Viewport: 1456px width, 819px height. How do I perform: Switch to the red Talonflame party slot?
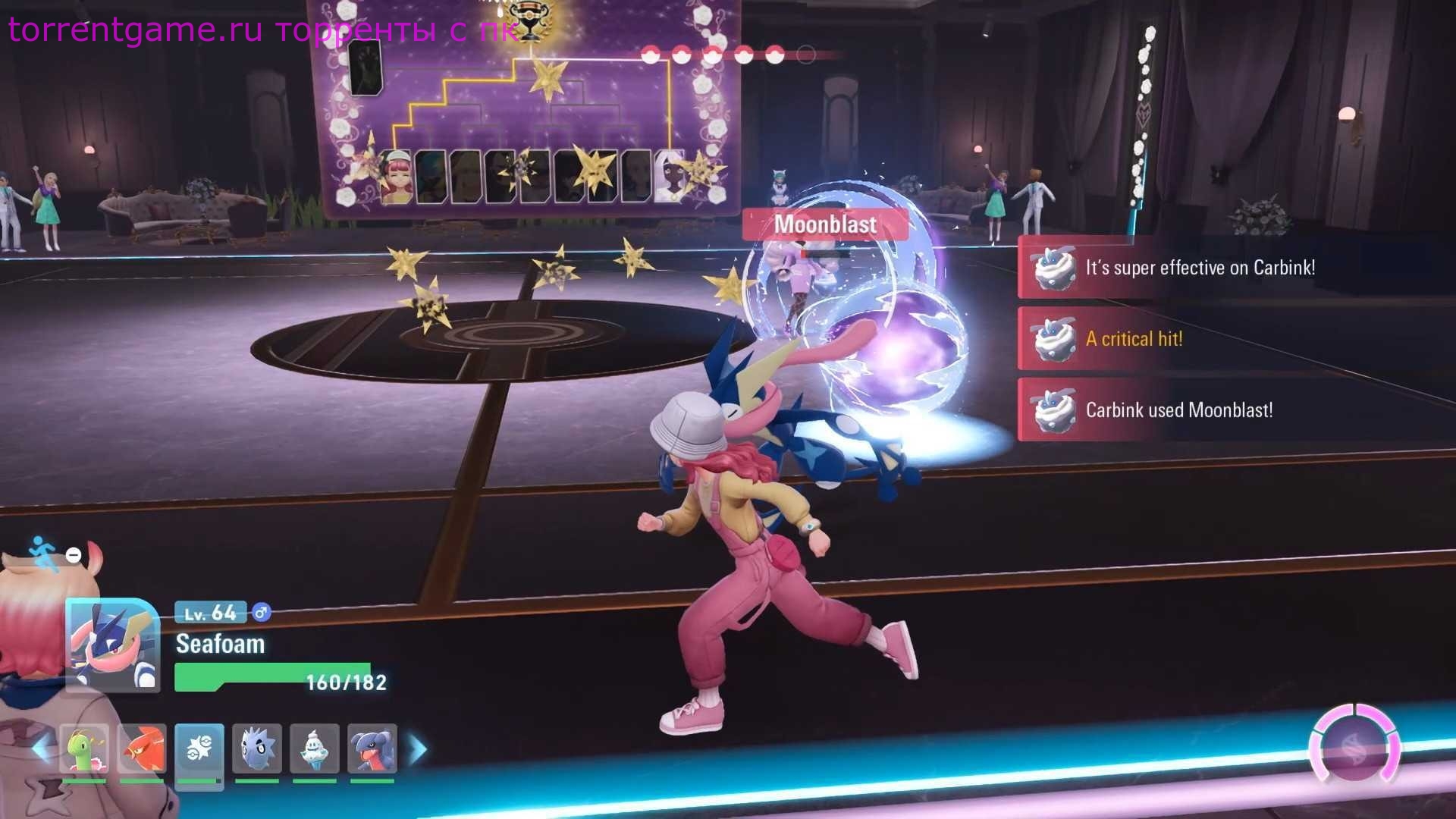(142, 749)
